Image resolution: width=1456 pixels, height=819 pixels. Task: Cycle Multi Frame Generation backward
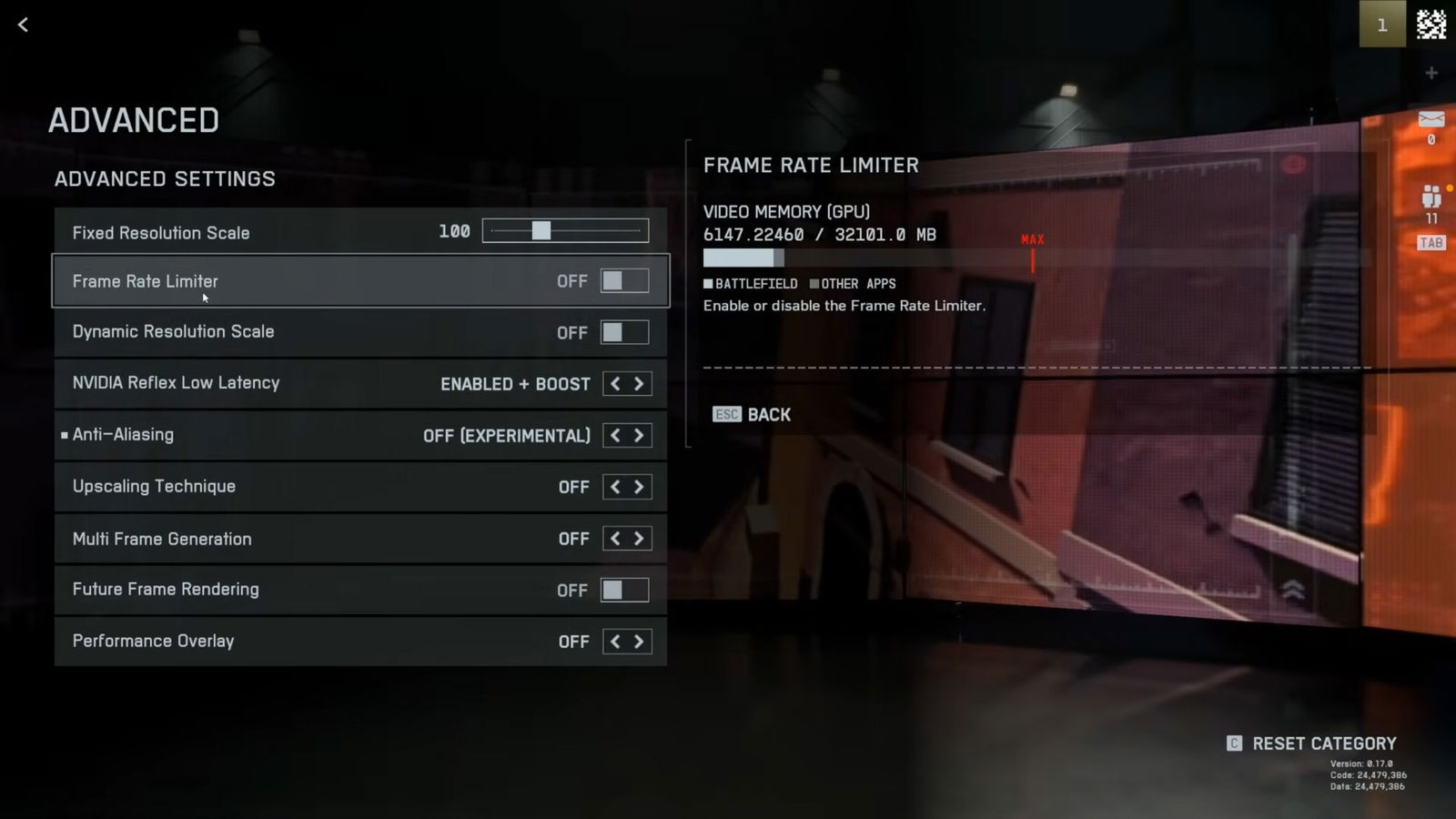tap(615, 539)
